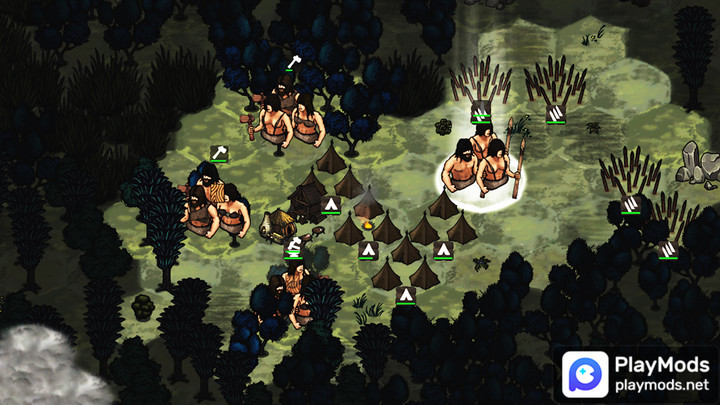The width and height of the screenshot is (720, 405).
Task: Click the research marker icon below the huts
Action: coord(293,244)
